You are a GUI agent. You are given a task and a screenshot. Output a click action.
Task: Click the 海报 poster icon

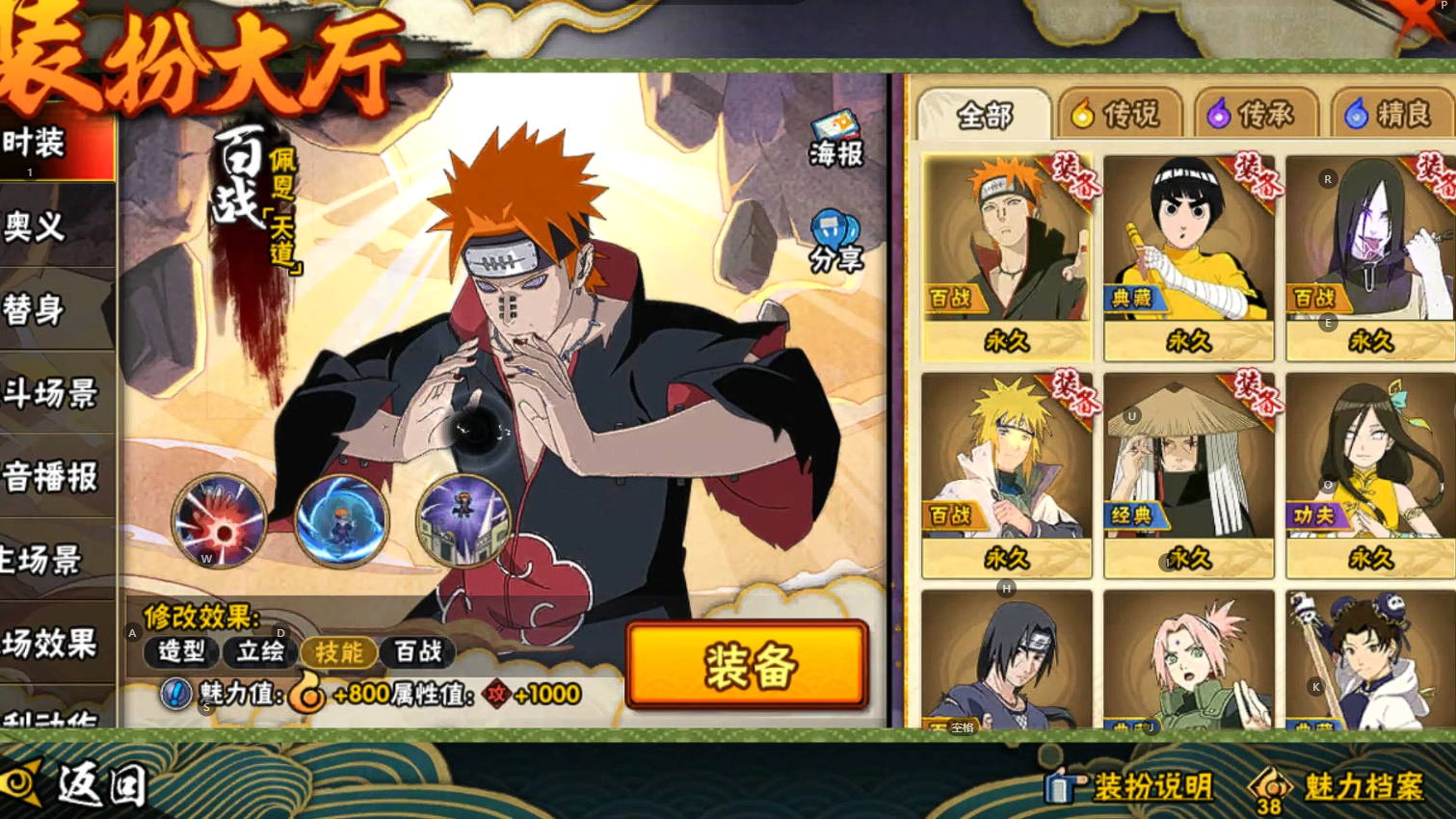[835, 140]
